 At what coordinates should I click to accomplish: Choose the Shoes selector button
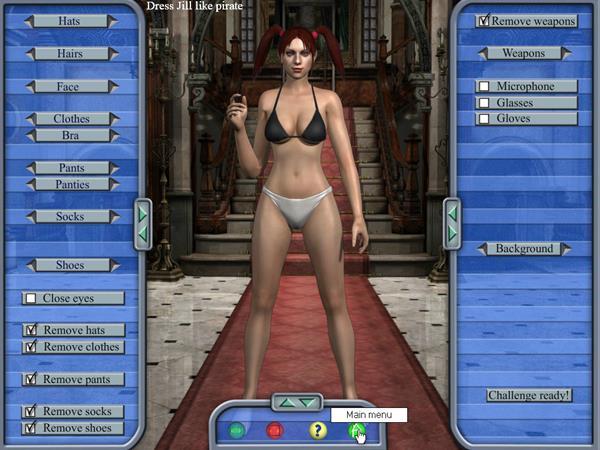pos(72,265)
